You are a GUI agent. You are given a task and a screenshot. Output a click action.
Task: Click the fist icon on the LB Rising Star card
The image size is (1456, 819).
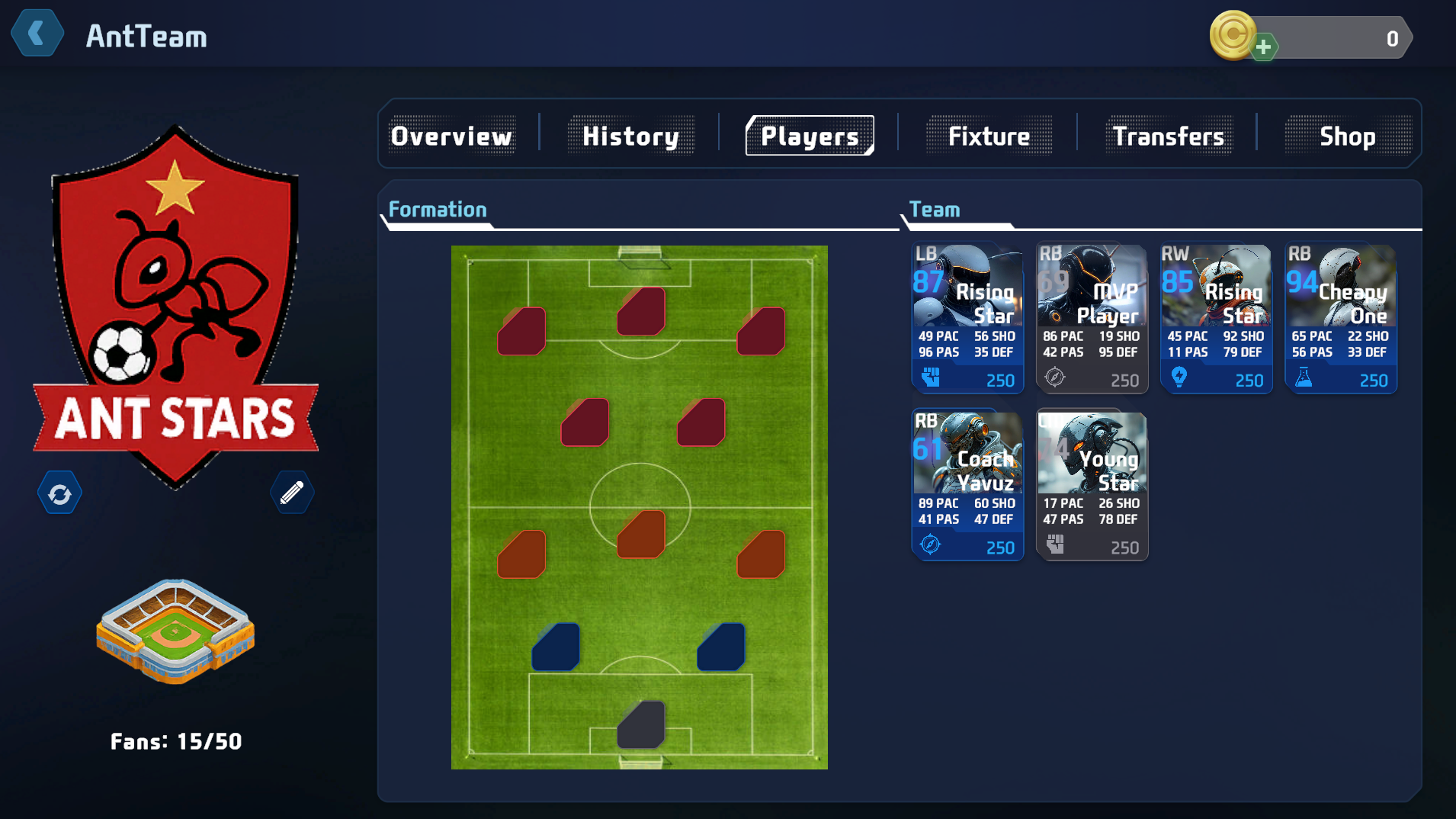(930, 379)
